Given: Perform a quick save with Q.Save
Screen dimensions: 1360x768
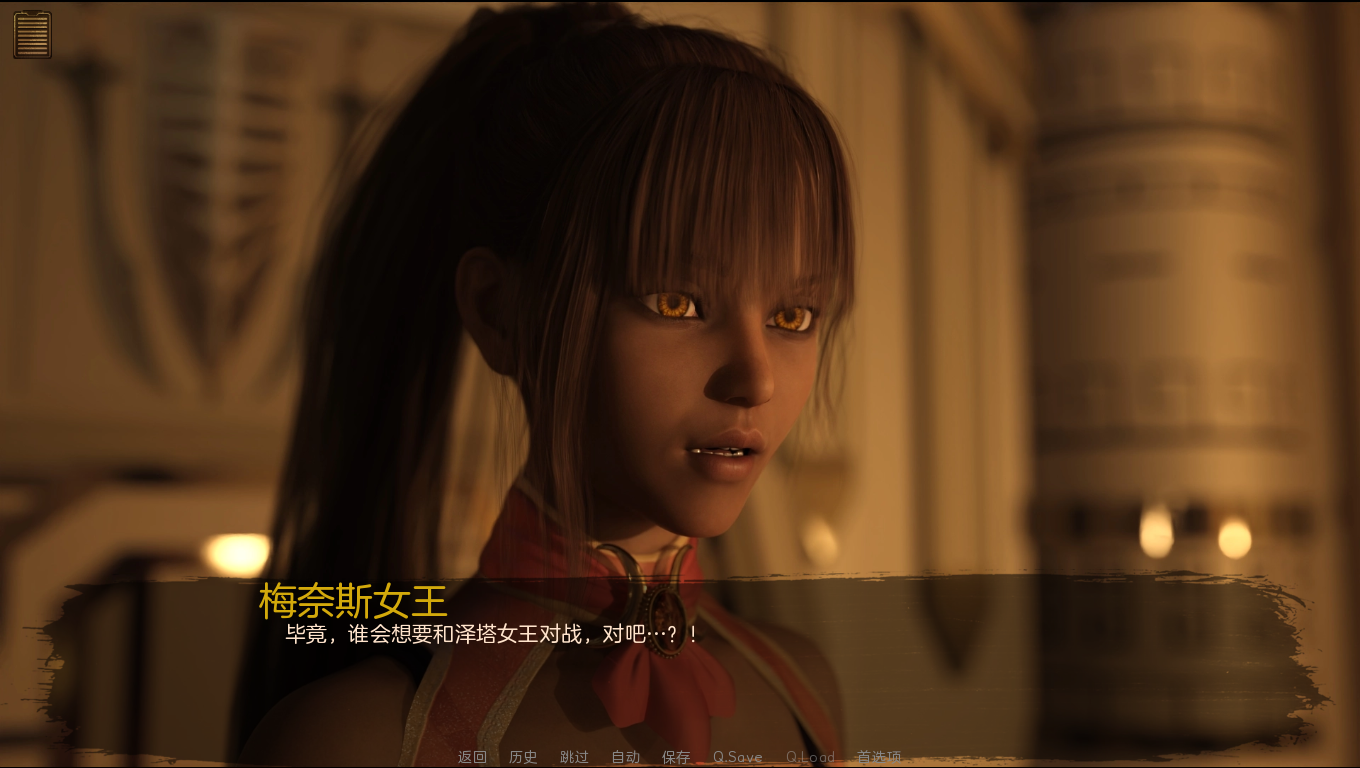Looking at the screenshot, I should 737,757.
